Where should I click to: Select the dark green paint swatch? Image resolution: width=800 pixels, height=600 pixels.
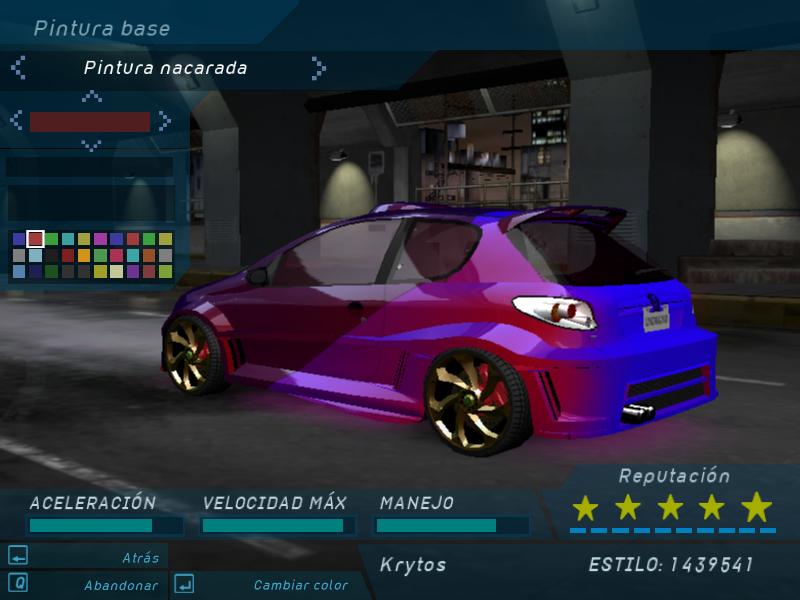click(51, 271)
